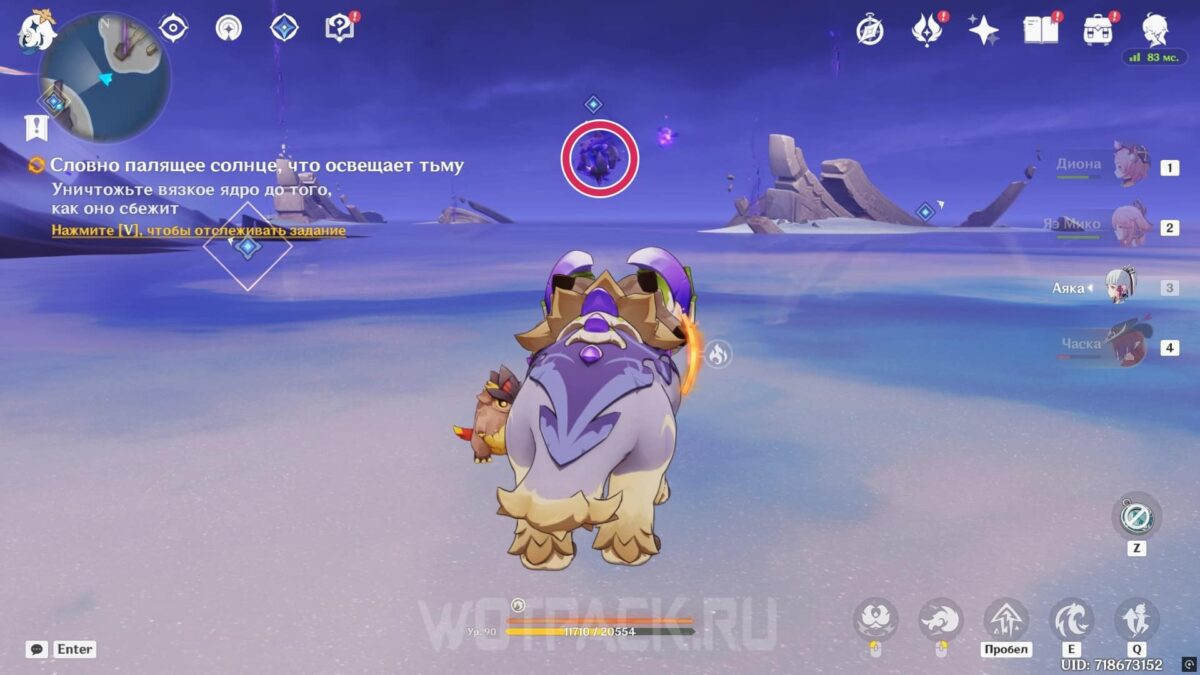Image resolution: width=1200 pixels, height=675 pixels.
Task: Activate the upward-arrow jump skill icon
Action: click(1005, 619)
